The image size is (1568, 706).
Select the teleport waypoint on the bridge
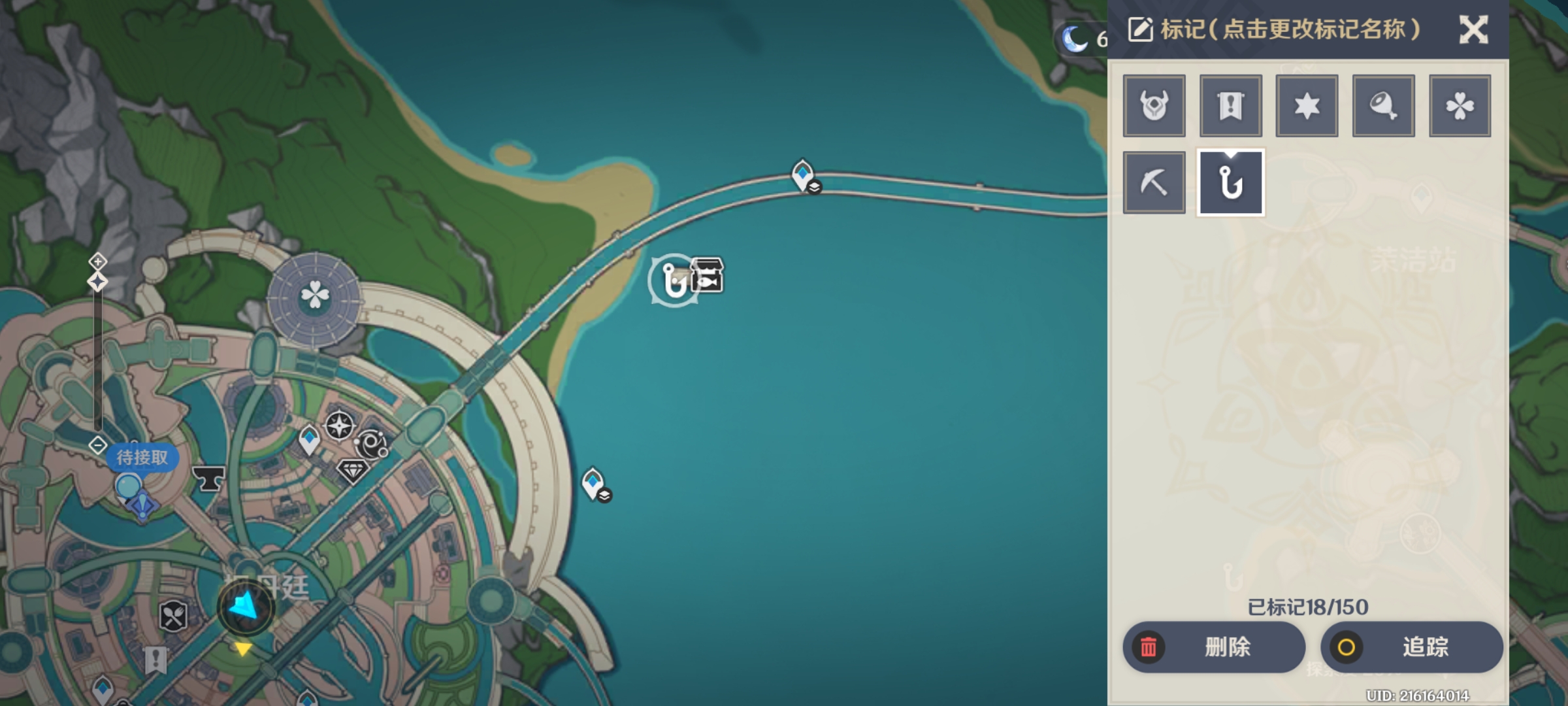[x=803, y=175]
